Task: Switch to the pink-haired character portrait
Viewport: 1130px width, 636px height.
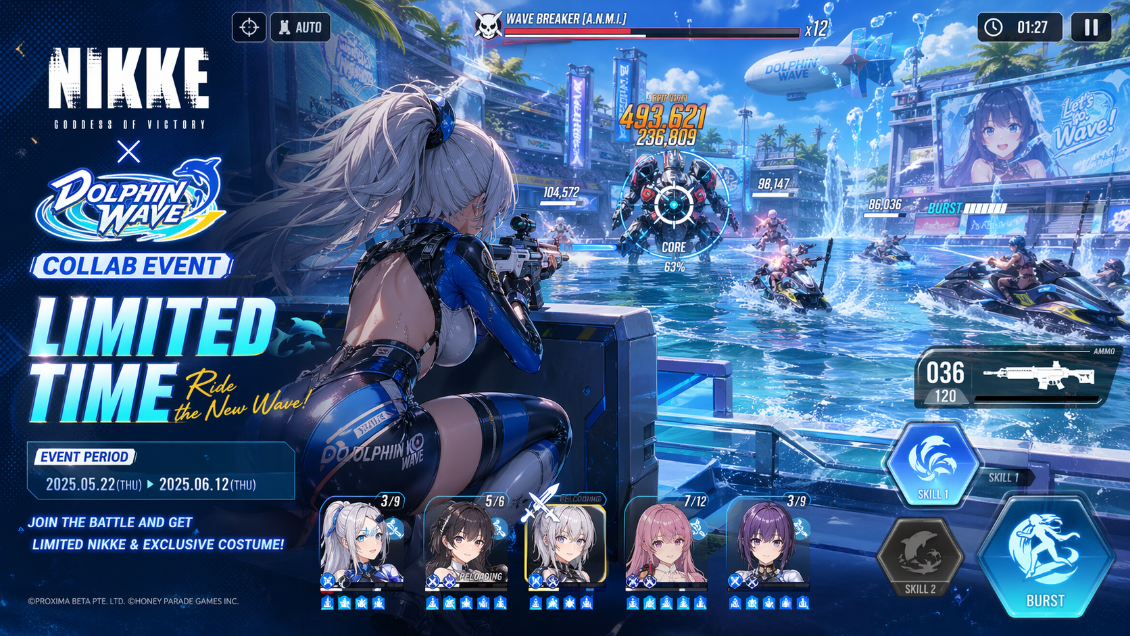Action: [667, 543]
